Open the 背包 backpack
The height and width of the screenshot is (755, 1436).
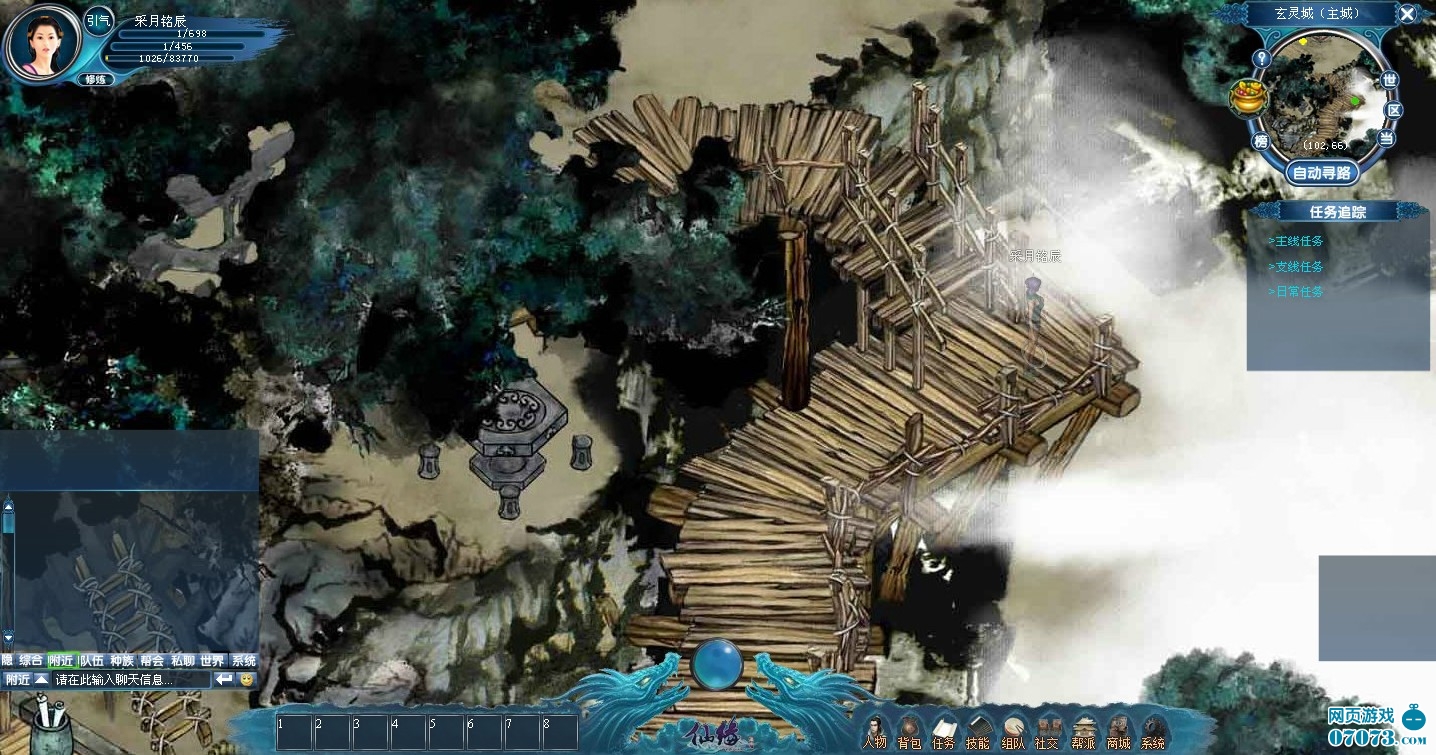[909, 731]
